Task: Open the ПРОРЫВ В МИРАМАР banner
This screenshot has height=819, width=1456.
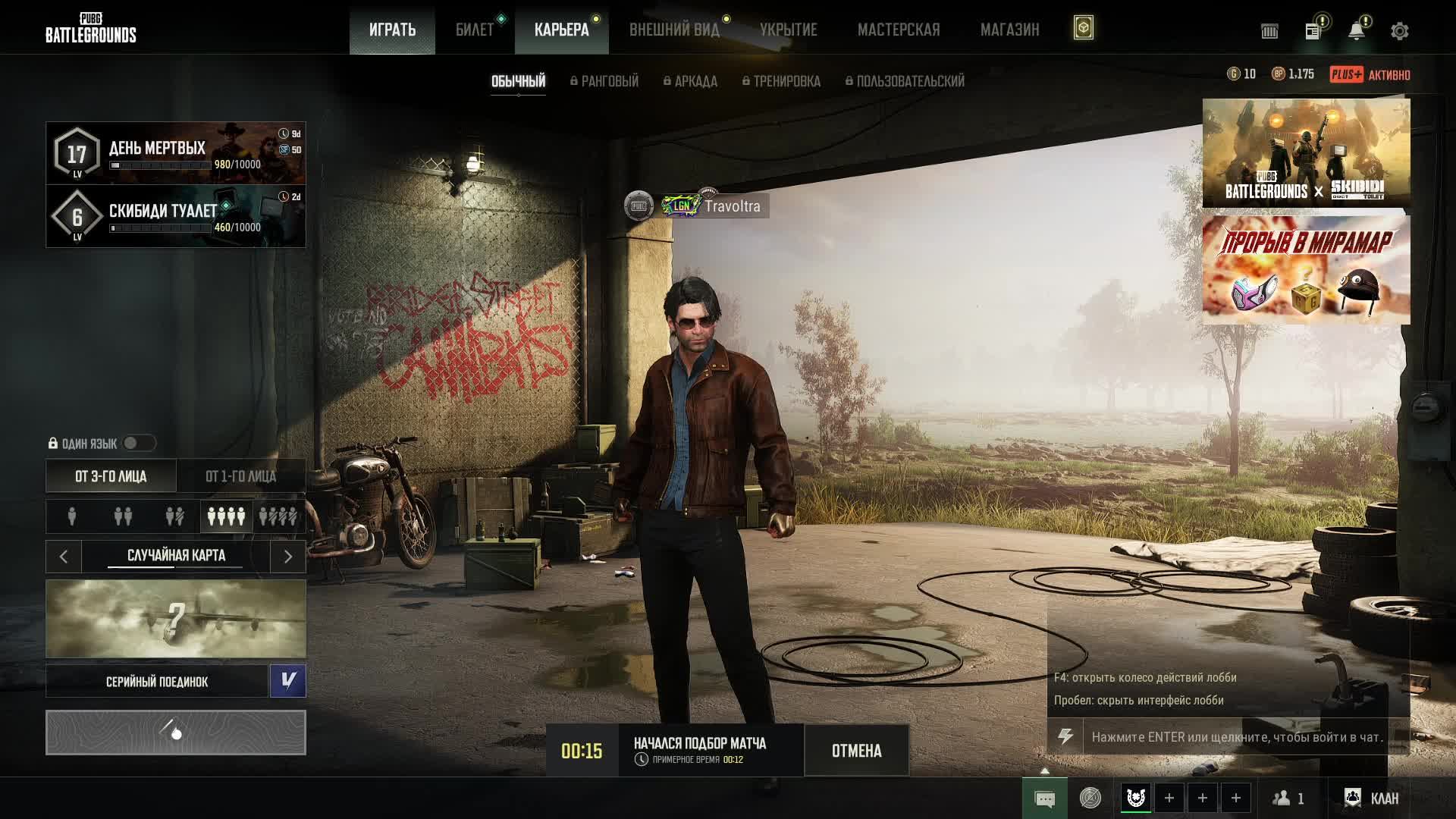Action: point(1306,270)
